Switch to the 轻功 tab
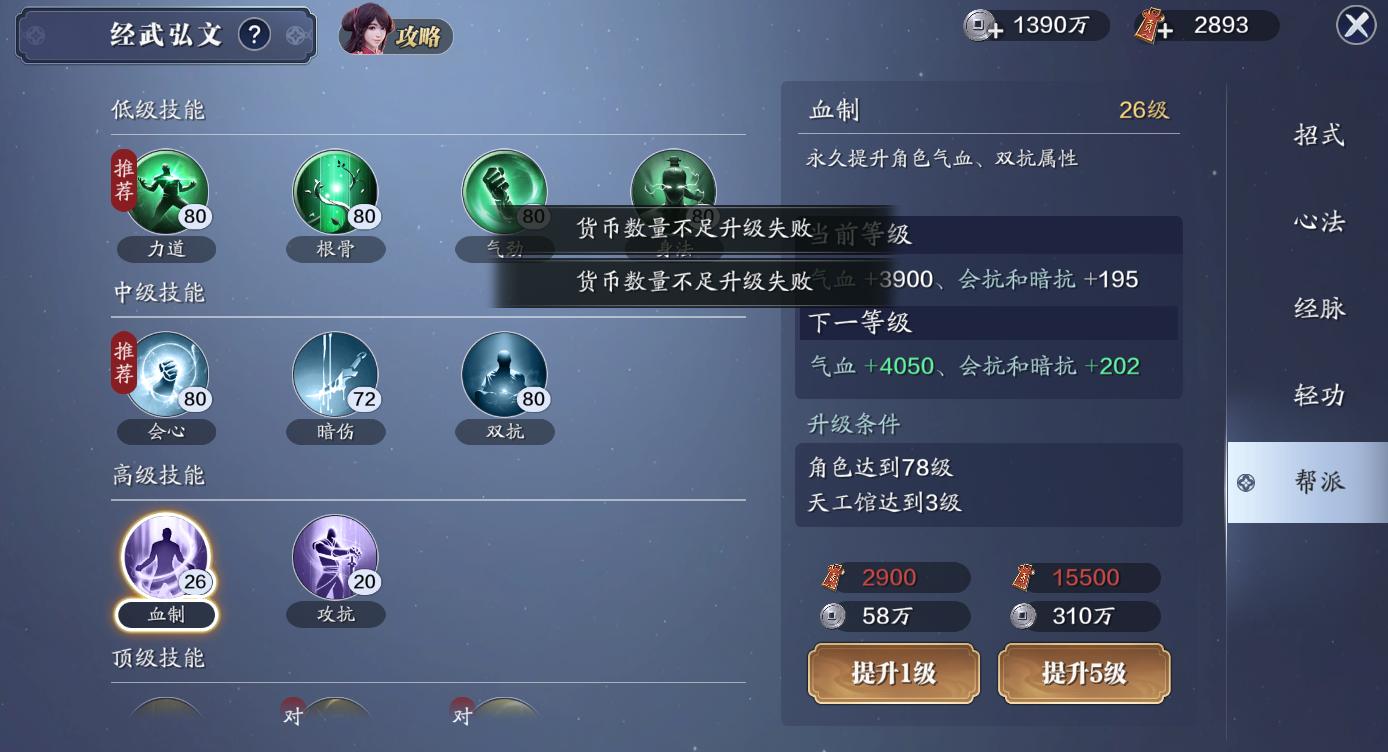 click(x=1322, y=394)
